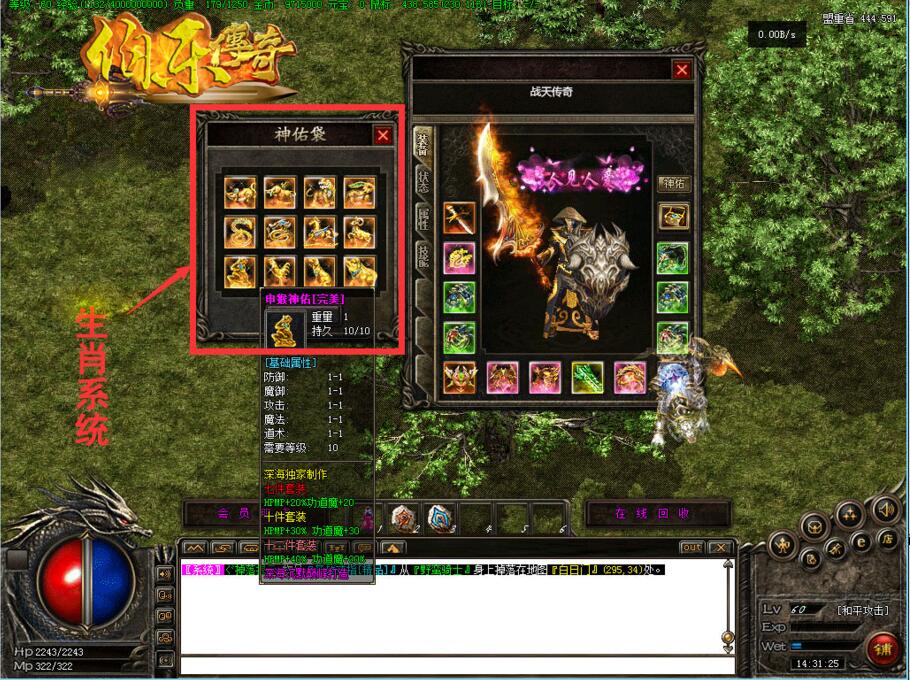
Task: Open the treasure chest slot below 神佑
Action: pyautogui.click(x=673, y=216)
